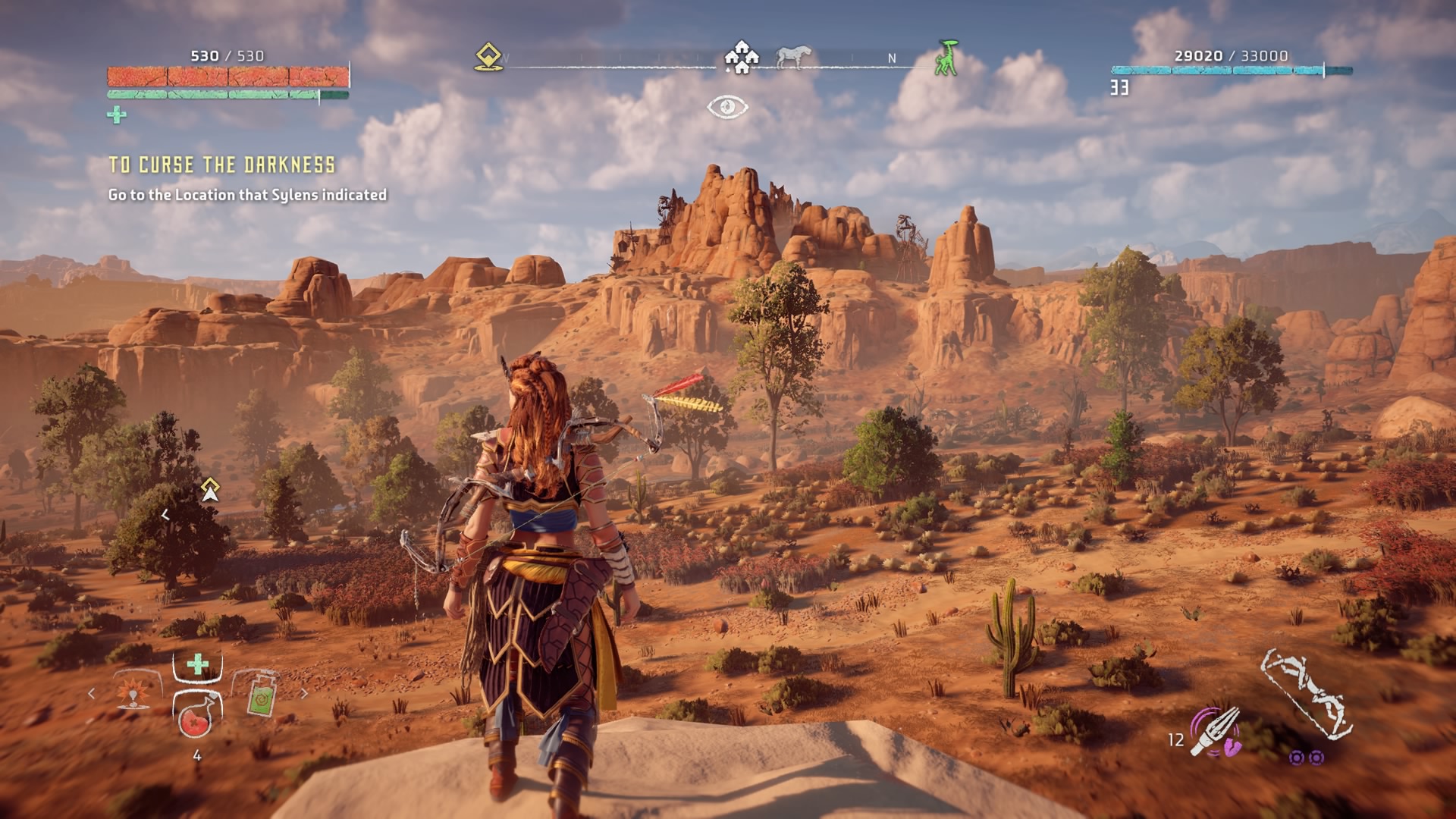Click the purple arrow ammo icon
The height and width of the screenshot is (819, 1456).
click(x=1216, y=732)
